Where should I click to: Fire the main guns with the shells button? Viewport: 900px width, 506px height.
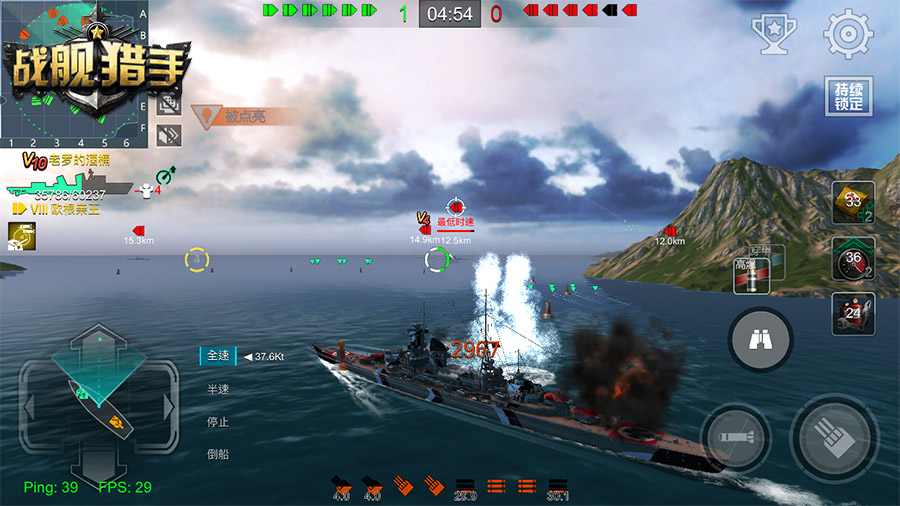point(834,438)
